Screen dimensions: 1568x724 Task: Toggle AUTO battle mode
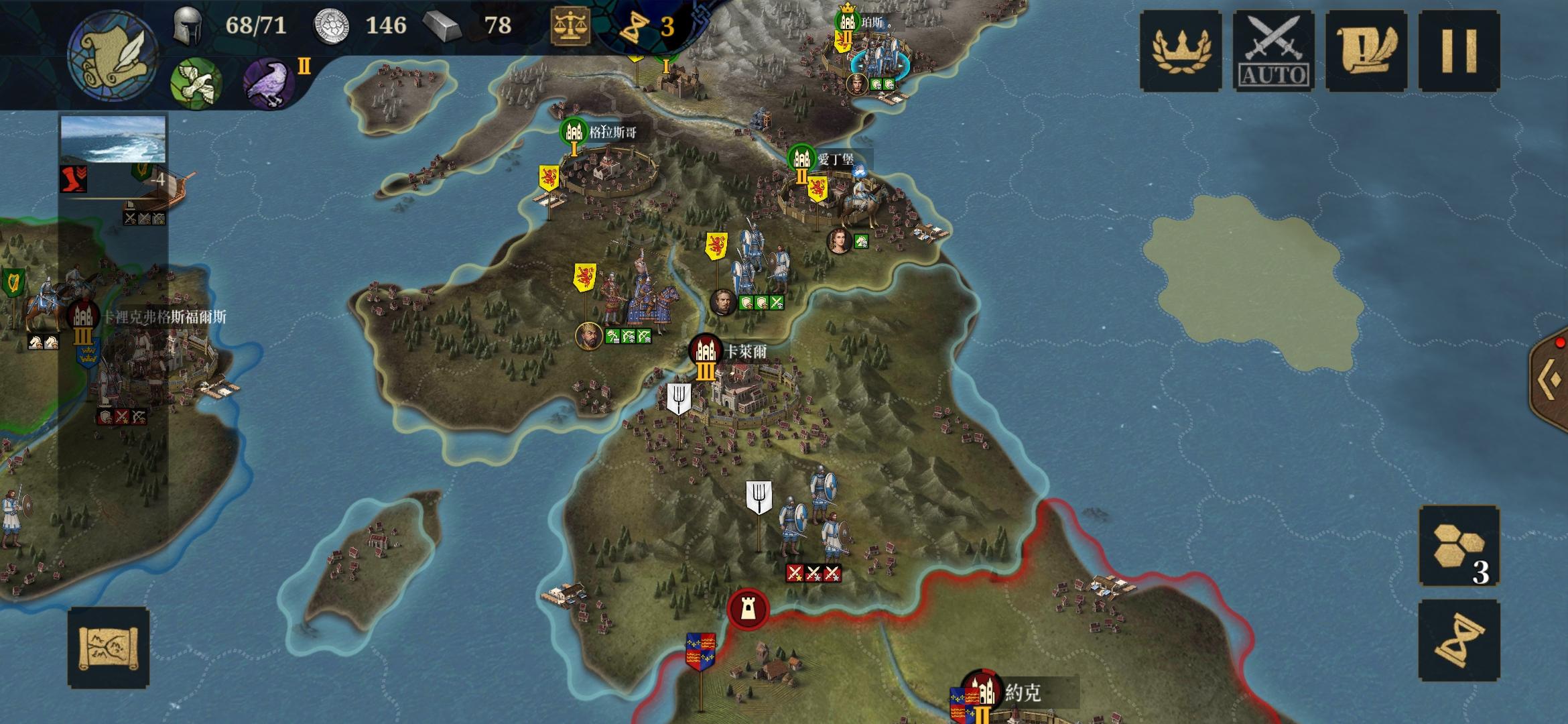coord(1273,51)
